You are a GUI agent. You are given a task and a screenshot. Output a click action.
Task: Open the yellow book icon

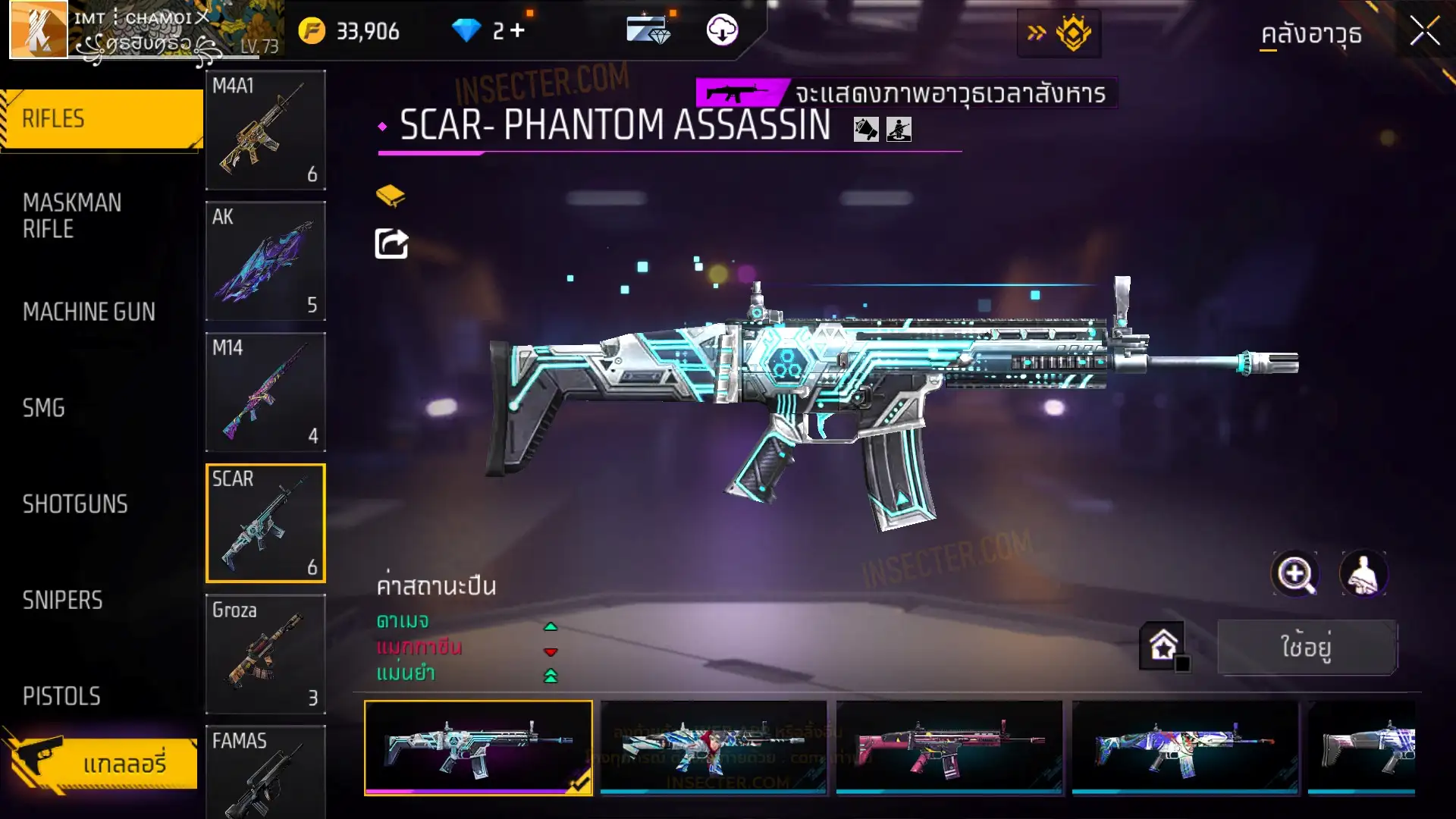tap(391, 196)
